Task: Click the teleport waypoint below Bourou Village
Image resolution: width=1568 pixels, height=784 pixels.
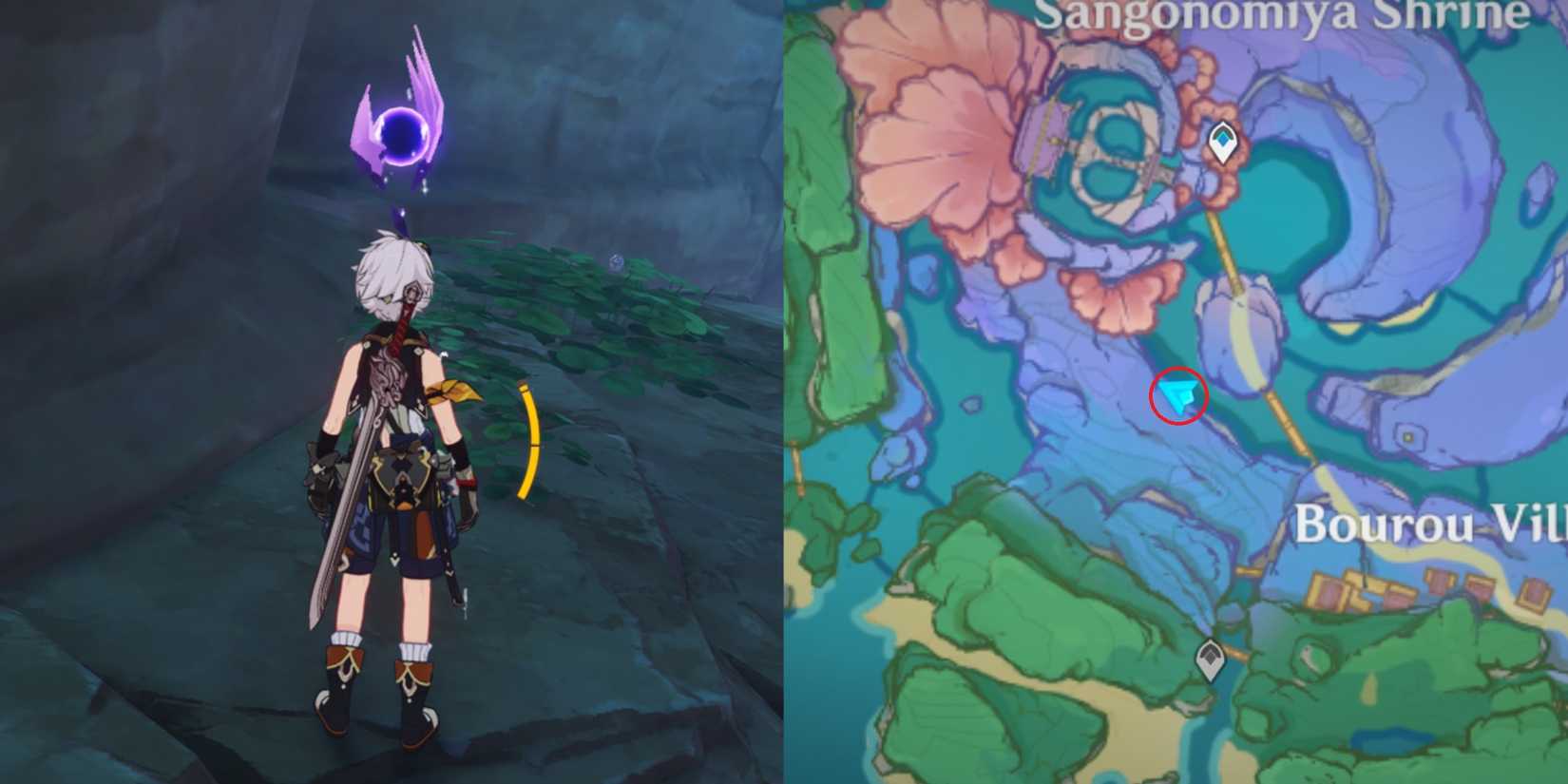Action: click(1209, 656)
